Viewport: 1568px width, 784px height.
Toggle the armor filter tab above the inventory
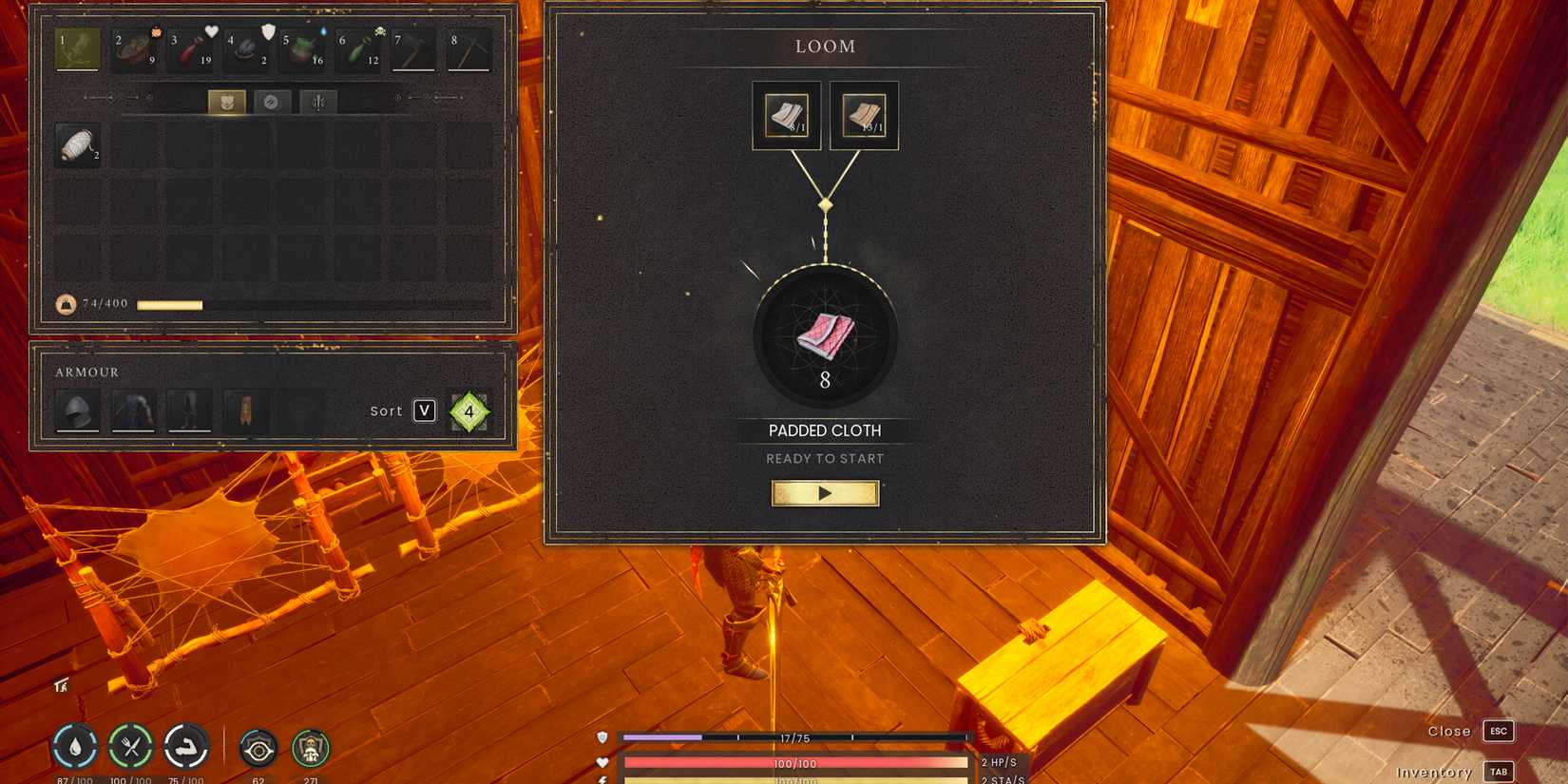click(225, 102)
